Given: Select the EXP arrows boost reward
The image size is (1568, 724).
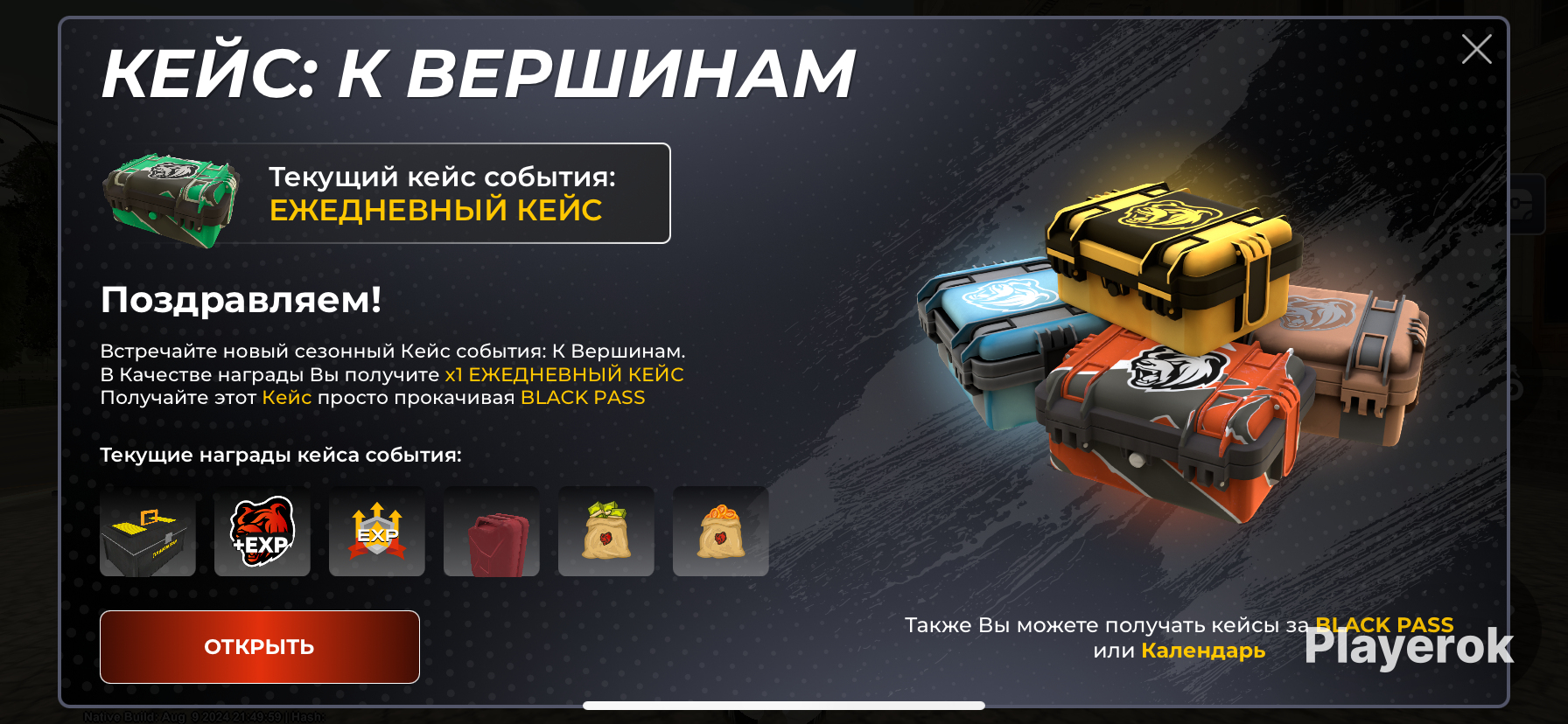Looking at the screenshot, I should pyautogui.click(x=377, y=532).
